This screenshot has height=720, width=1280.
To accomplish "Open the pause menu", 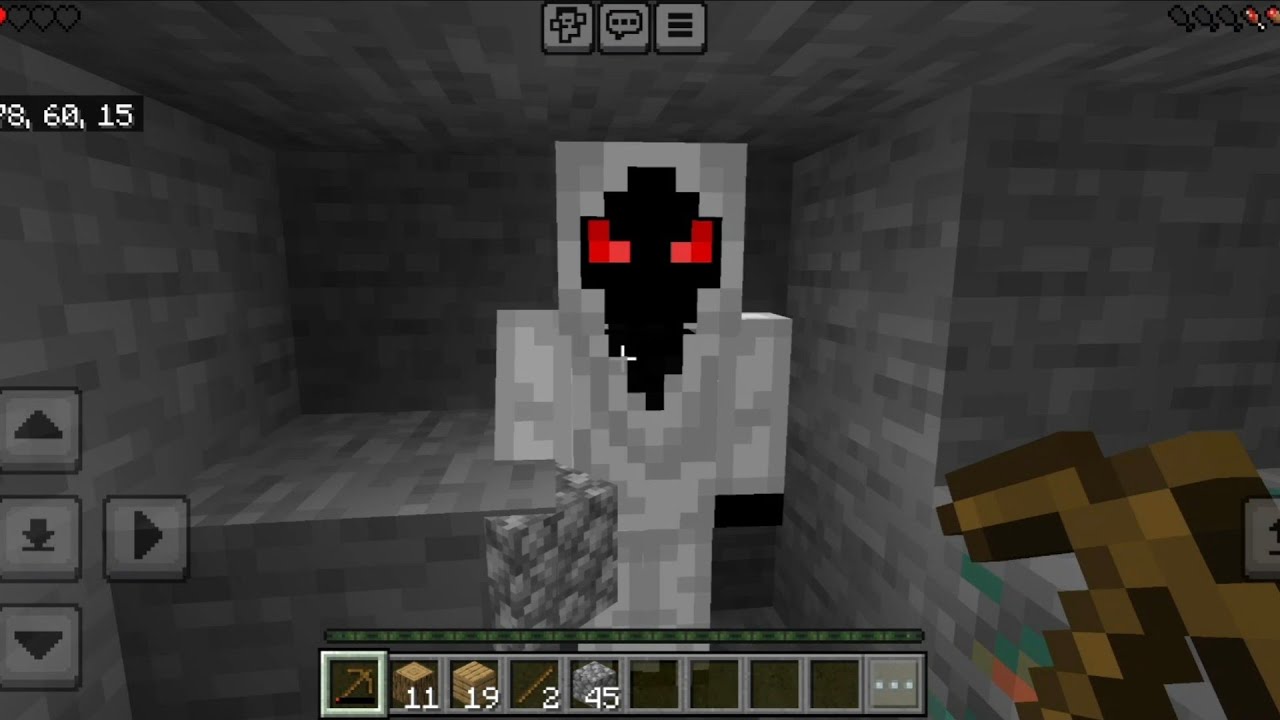I will pyautogui.click(x=680, y=27).
